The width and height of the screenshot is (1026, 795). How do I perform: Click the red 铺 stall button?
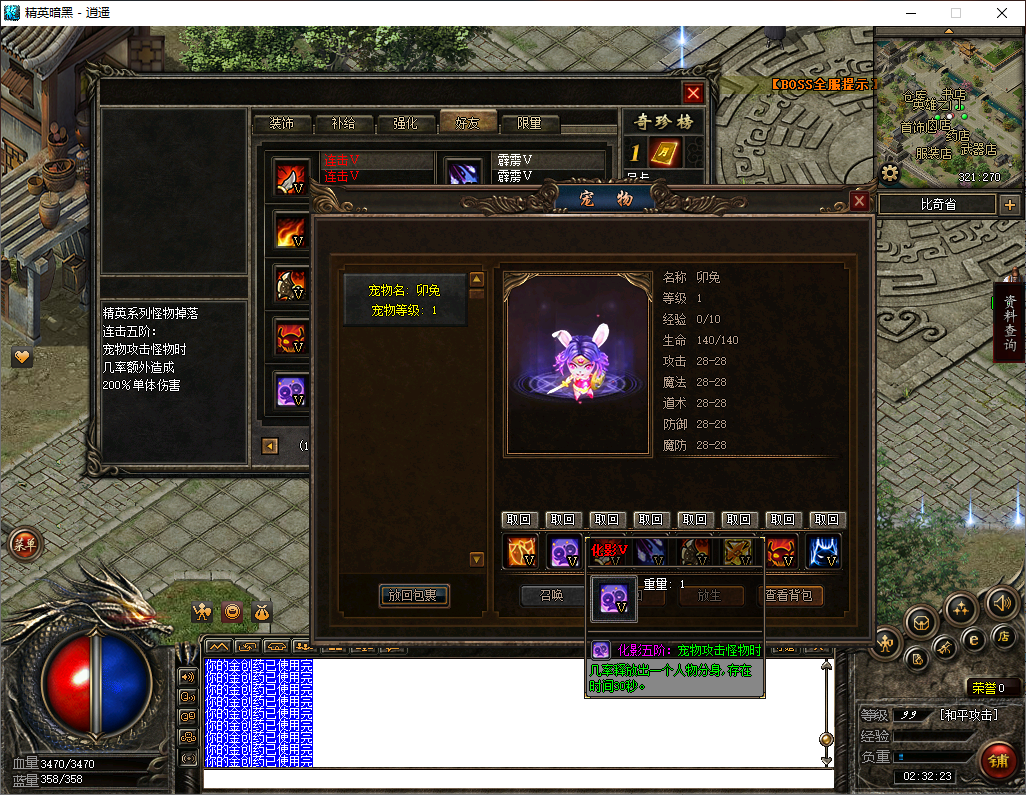tap(997, 759)
